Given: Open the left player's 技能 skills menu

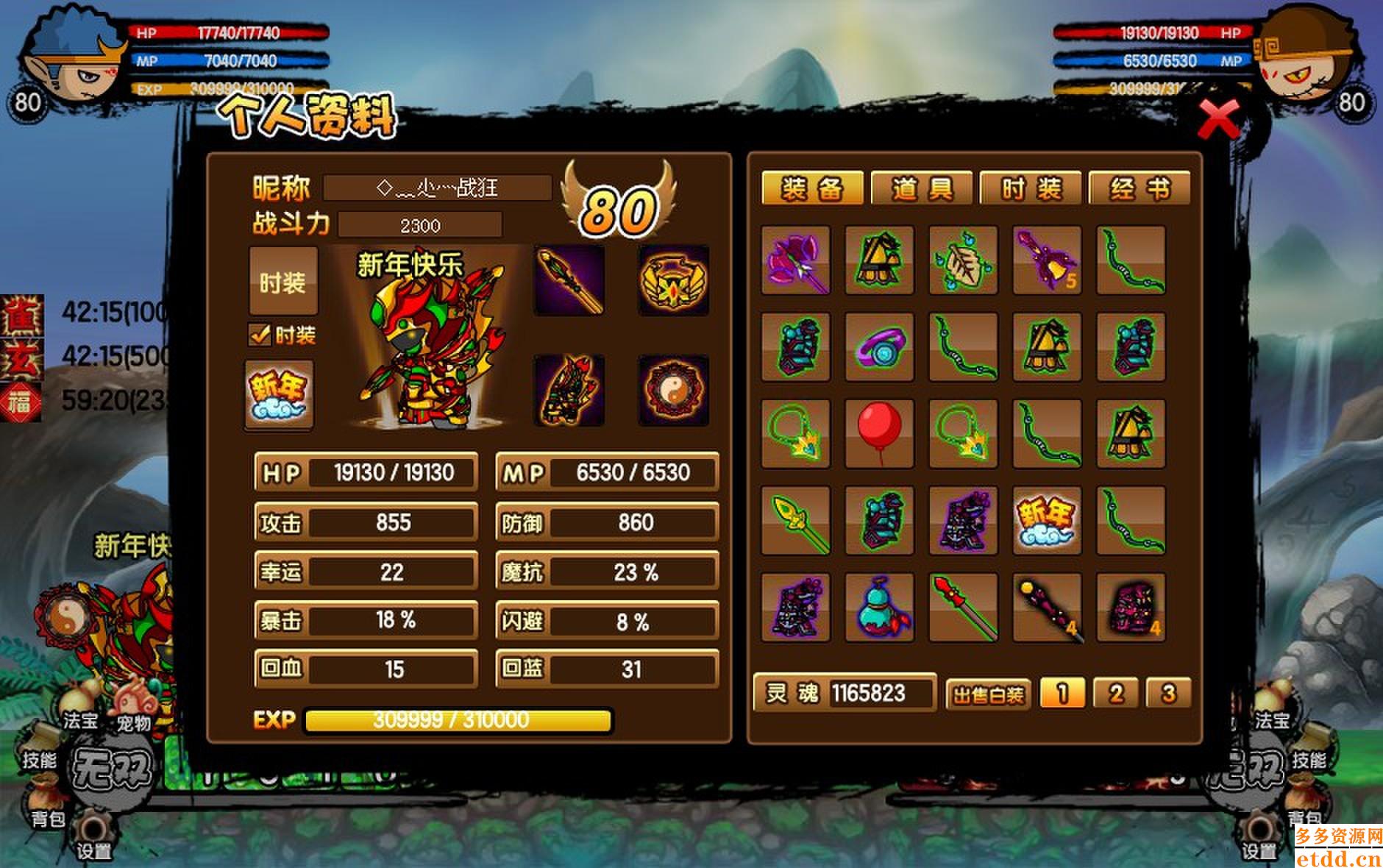Looking at the screenshot, I should click(39, 758).
